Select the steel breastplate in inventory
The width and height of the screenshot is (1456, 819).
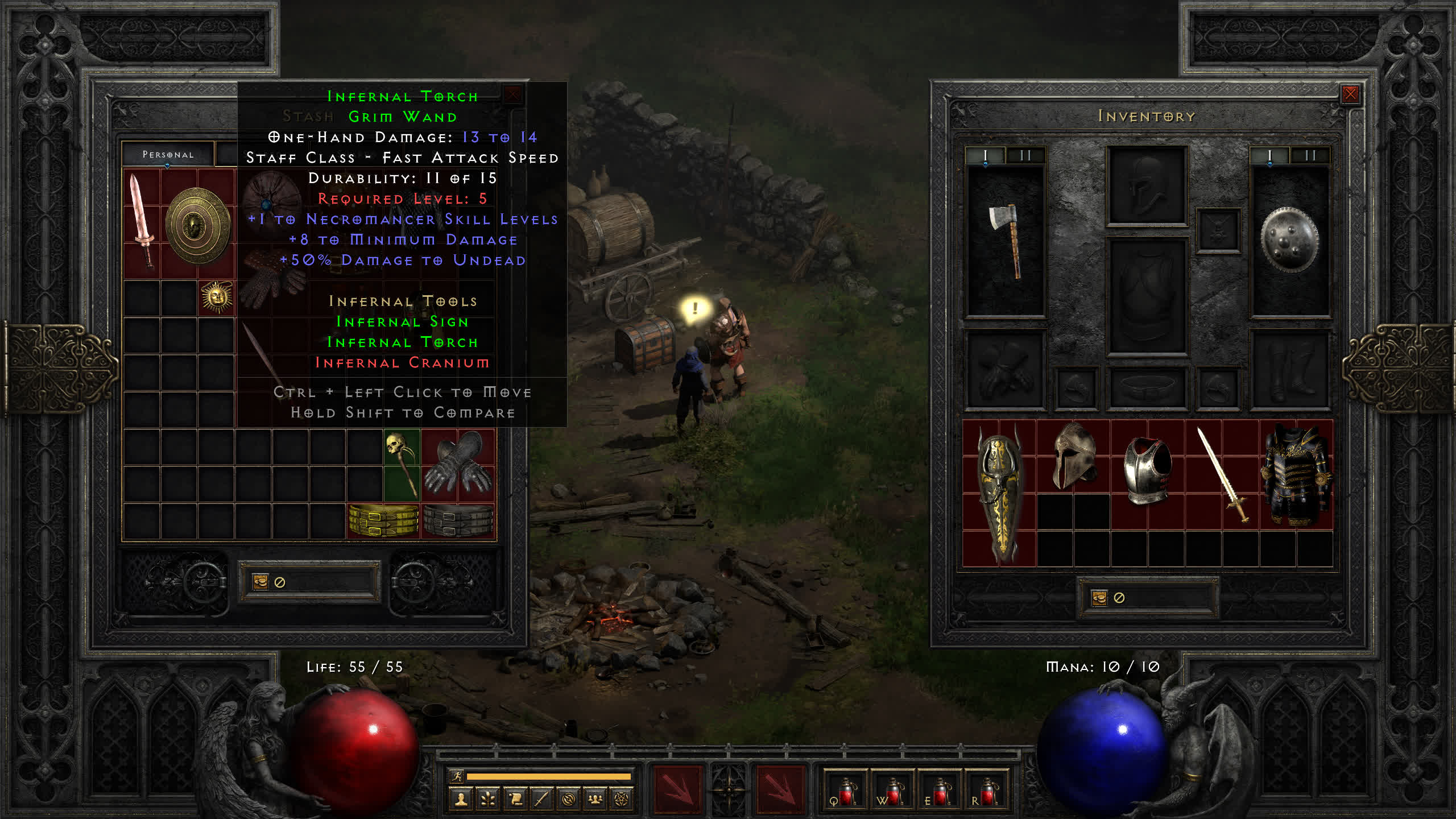tap(1147, 470)
